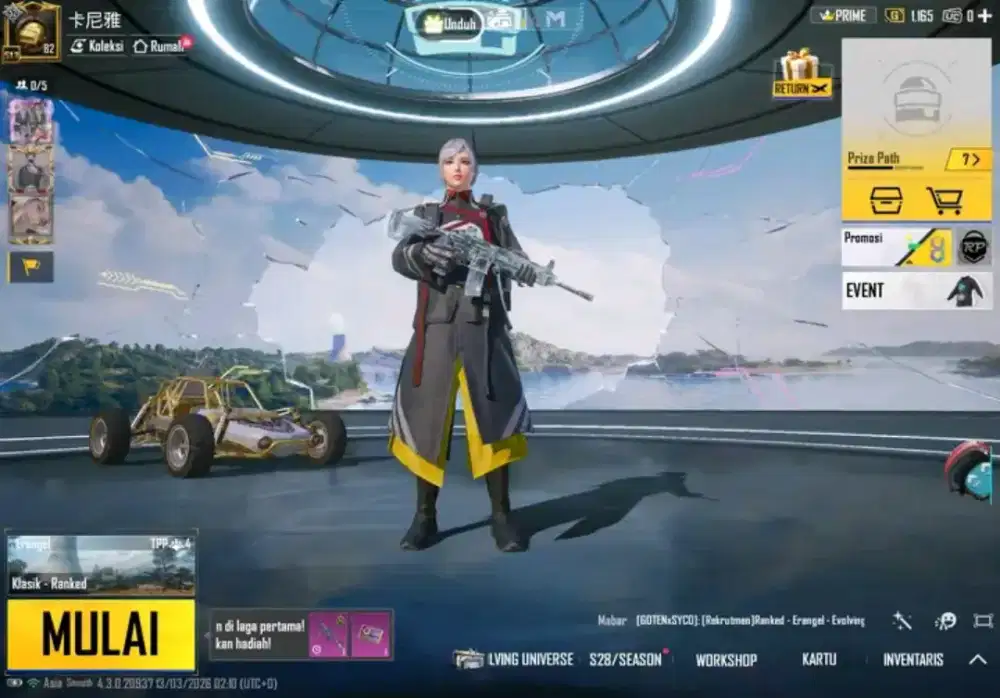The height and width of the screenshot is (698, 1000).
Task: Click the yellow flag button
Action: click(x=30, y=266)
